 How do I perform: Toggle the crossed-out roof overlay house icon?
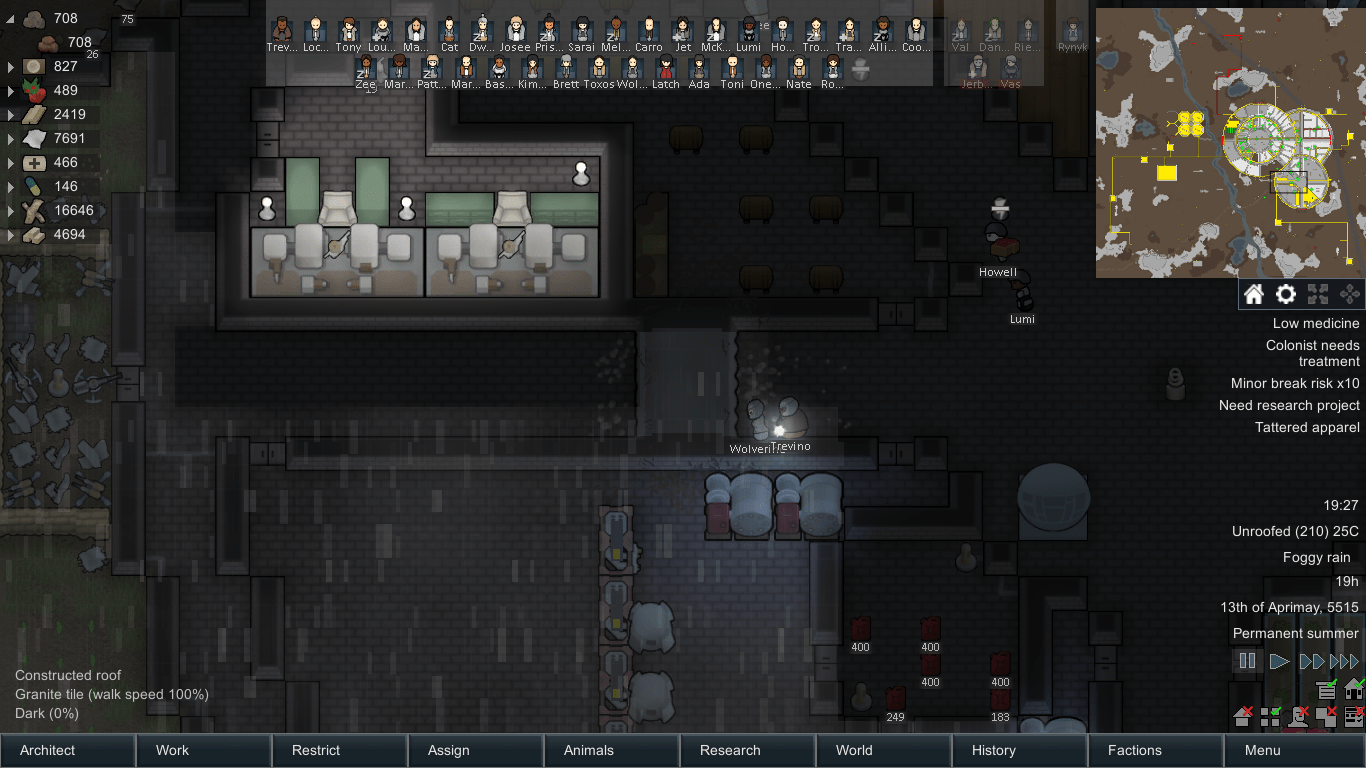1243,717
